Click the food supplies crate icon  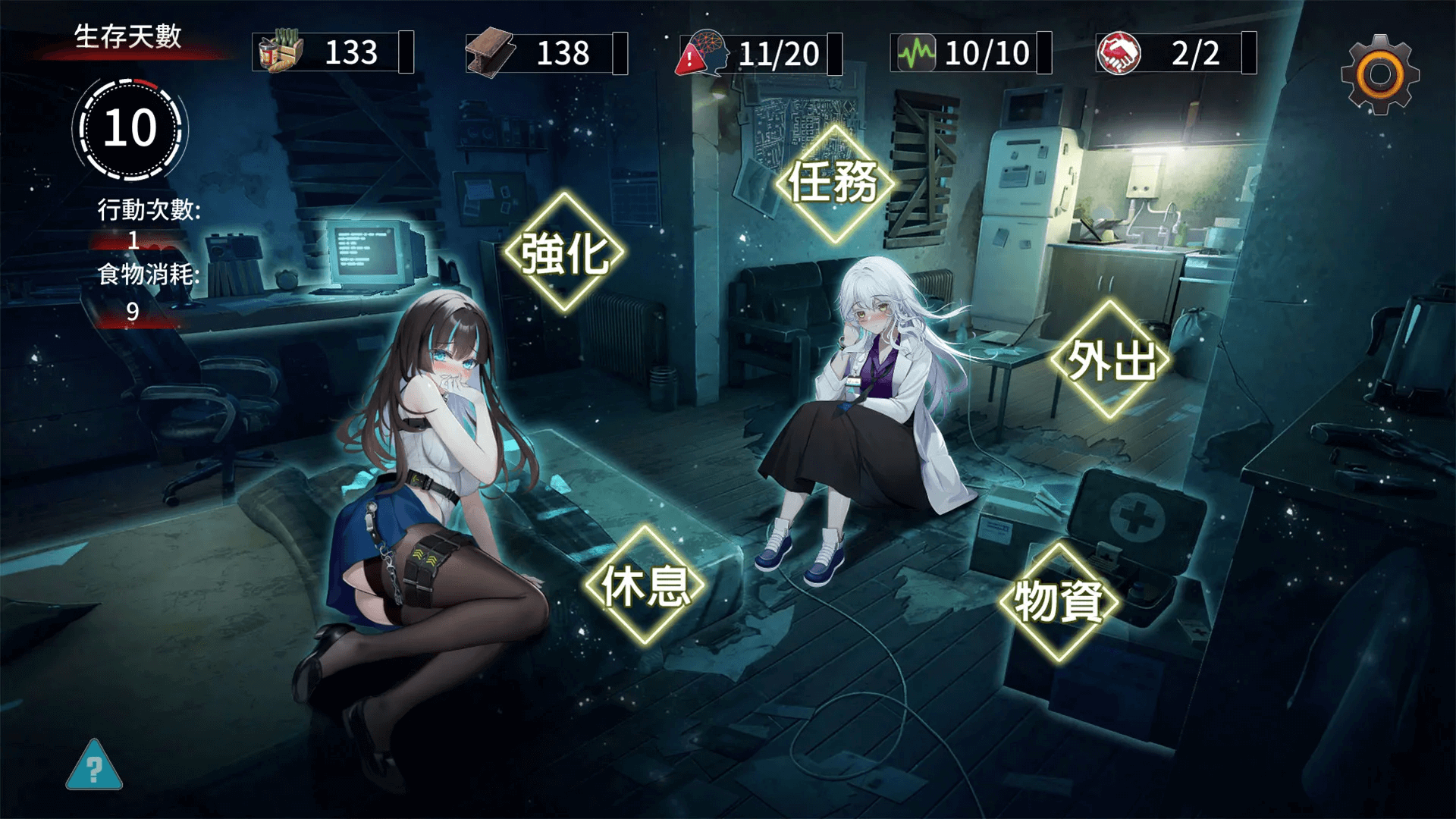click(281, 51)
